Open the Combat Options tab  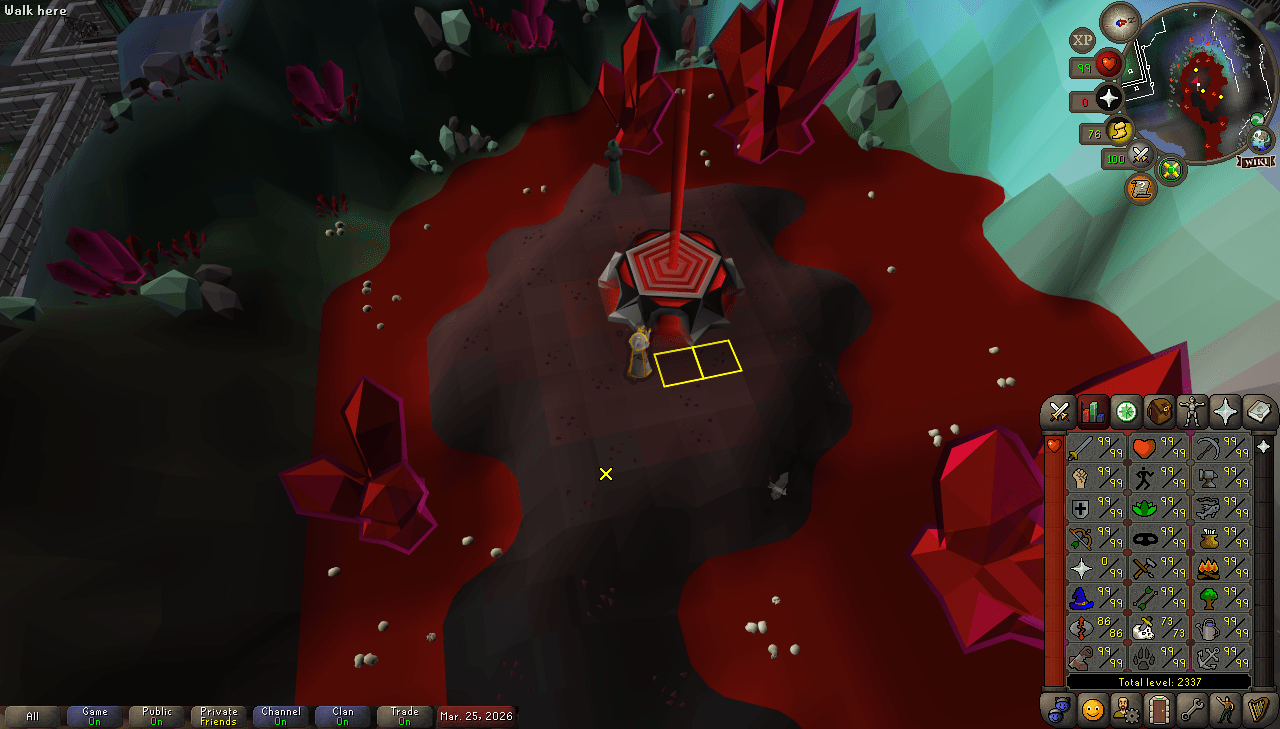point(1059,412)
